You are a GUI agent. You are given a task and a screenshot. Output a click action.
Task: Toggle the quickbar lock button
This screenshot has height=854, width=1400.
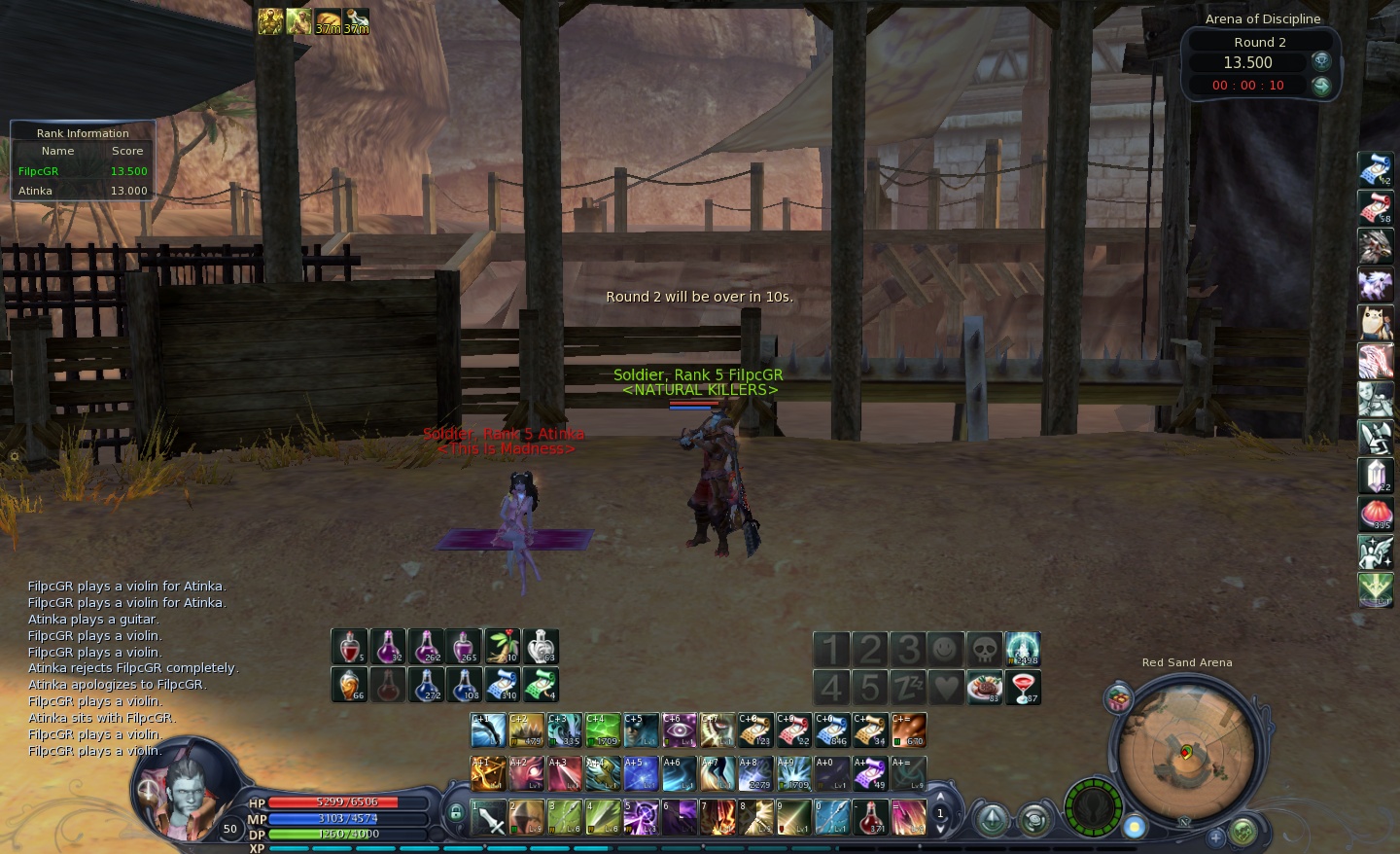[x=456, y=812]
